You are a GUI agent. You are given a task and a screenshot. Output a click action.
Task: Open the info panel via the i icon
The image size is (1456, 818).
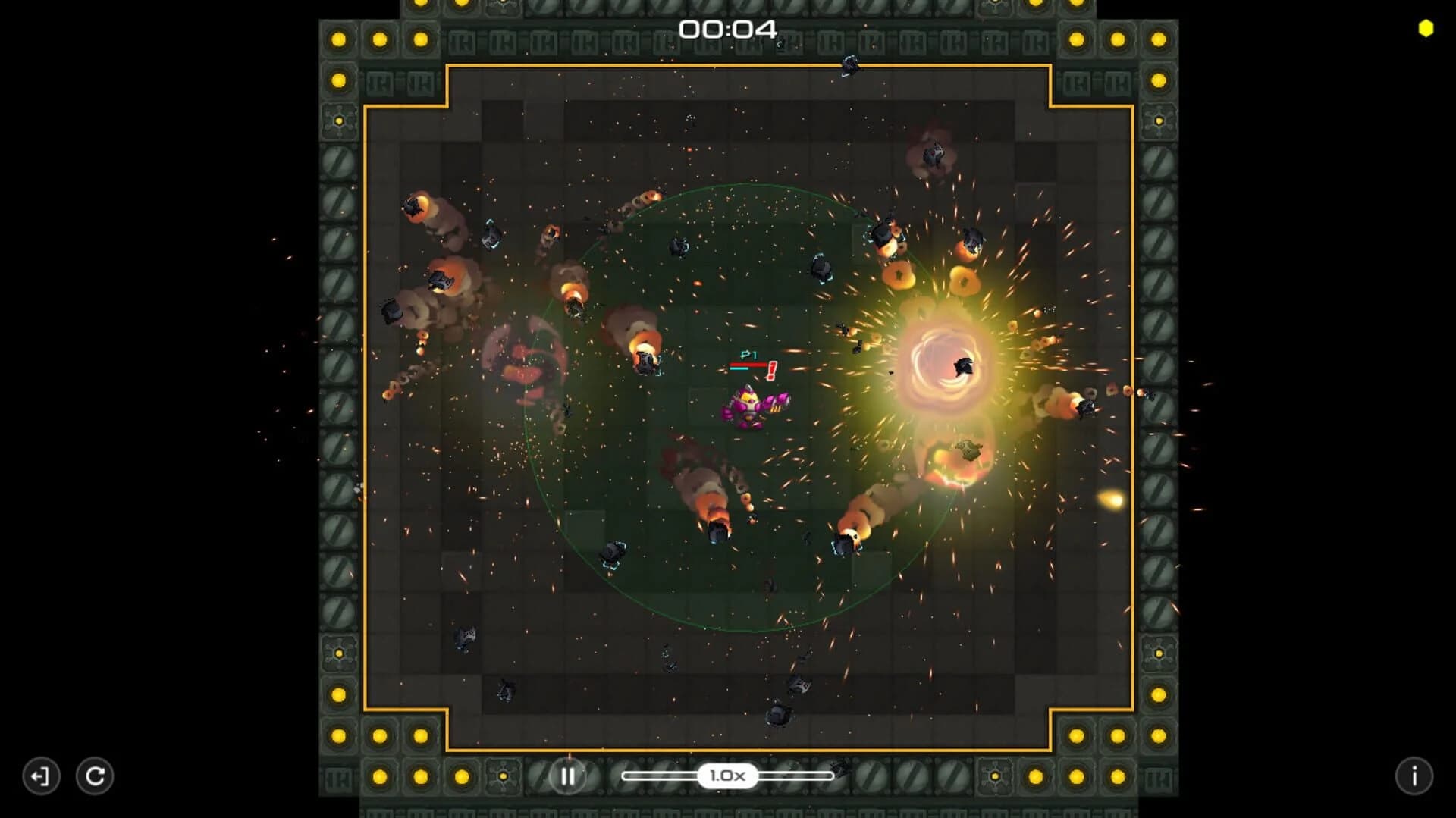1414,776
